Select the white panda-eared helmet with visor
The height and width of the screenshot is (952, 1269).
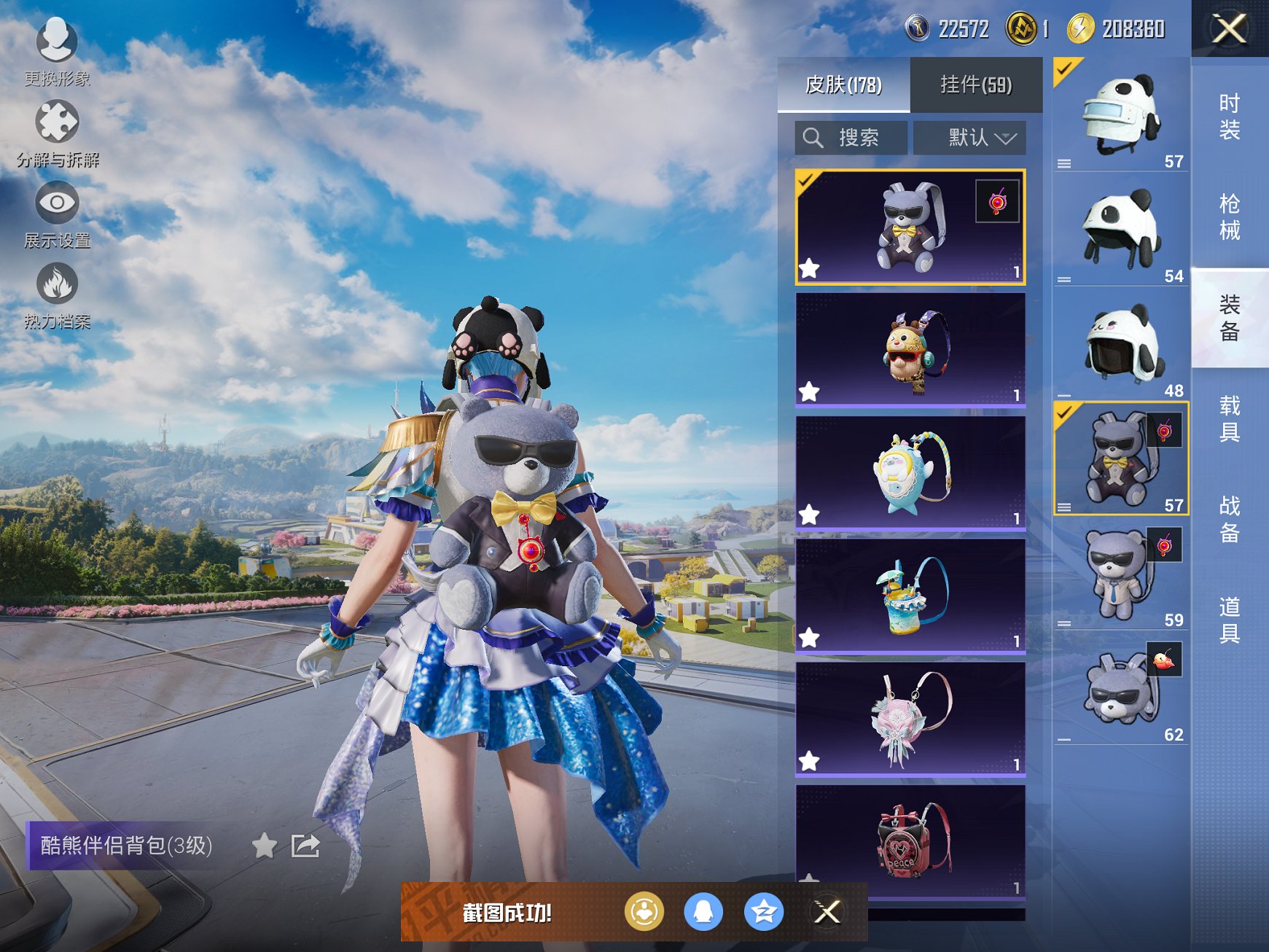[x=1120, y=115]
